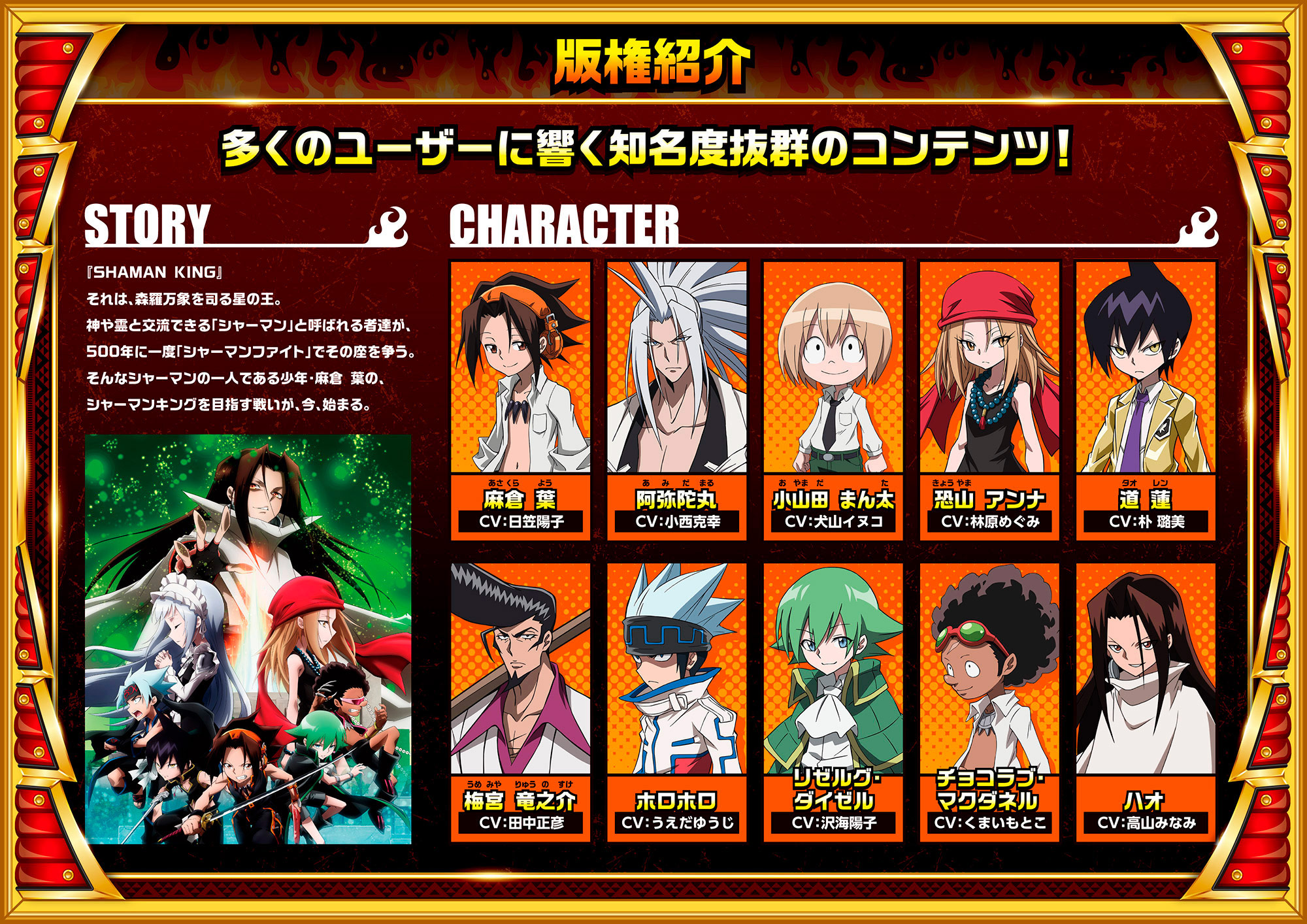1307x924 pixels.
Task: Open the Shaman King key visual image
Action: click(248, 639)
